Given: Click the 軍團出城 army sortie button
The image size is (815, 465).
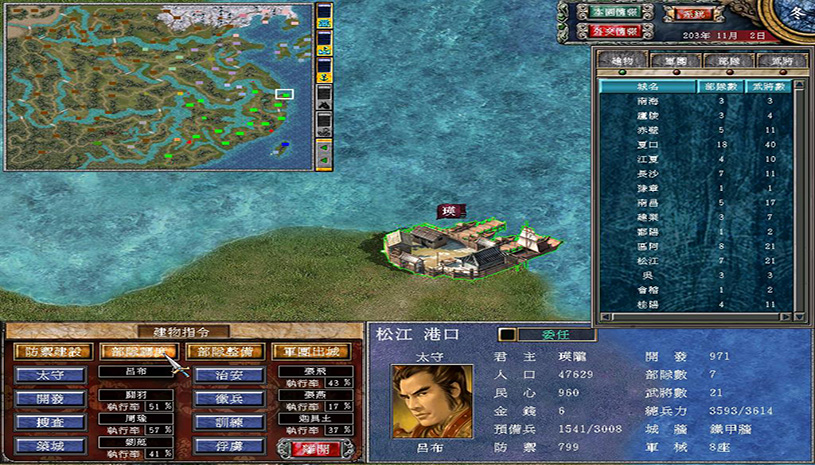Looking at the screenshot, I should 310,352.
